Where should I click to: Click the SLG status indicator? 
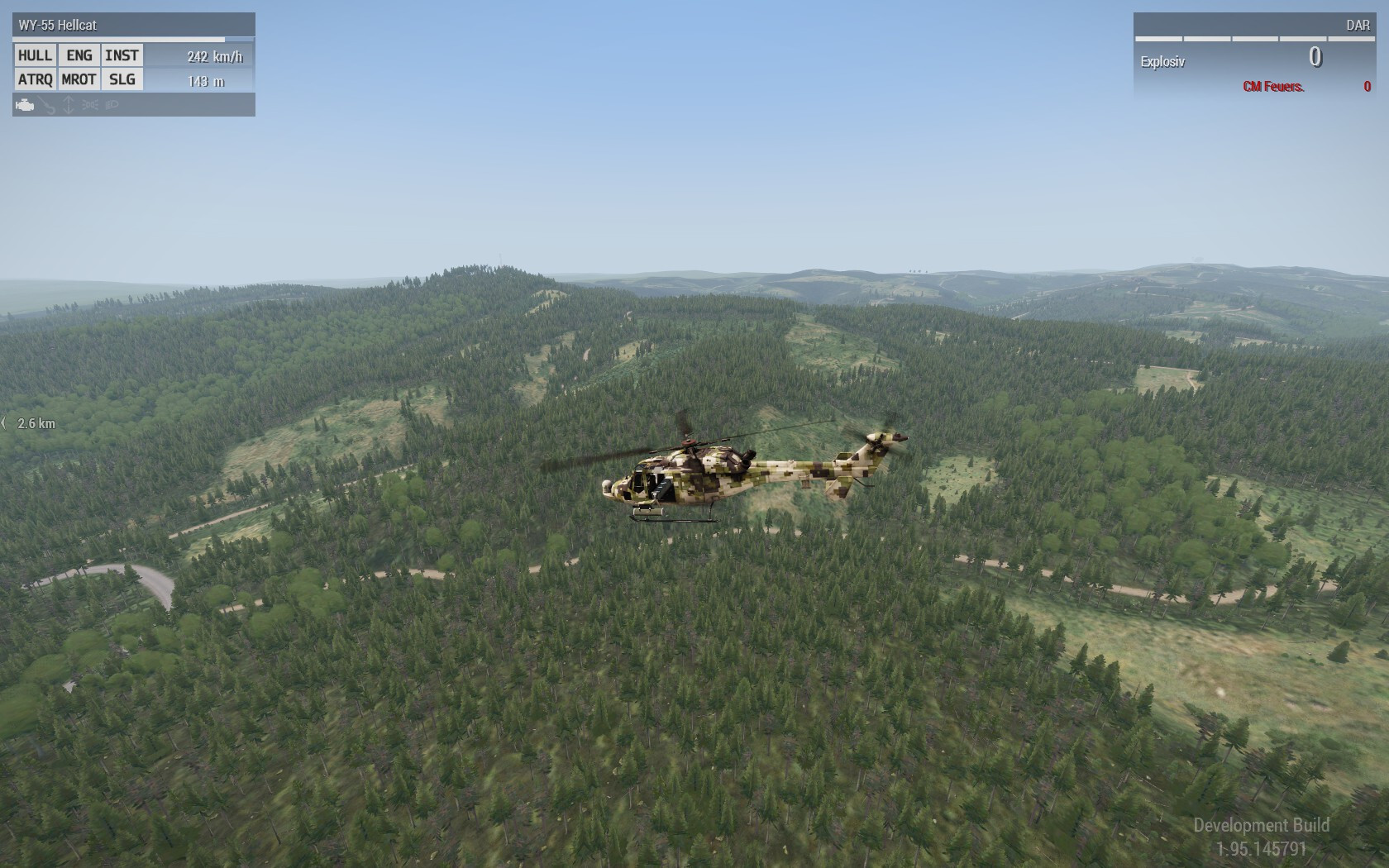pyautogui.click(x=122, y=79)
